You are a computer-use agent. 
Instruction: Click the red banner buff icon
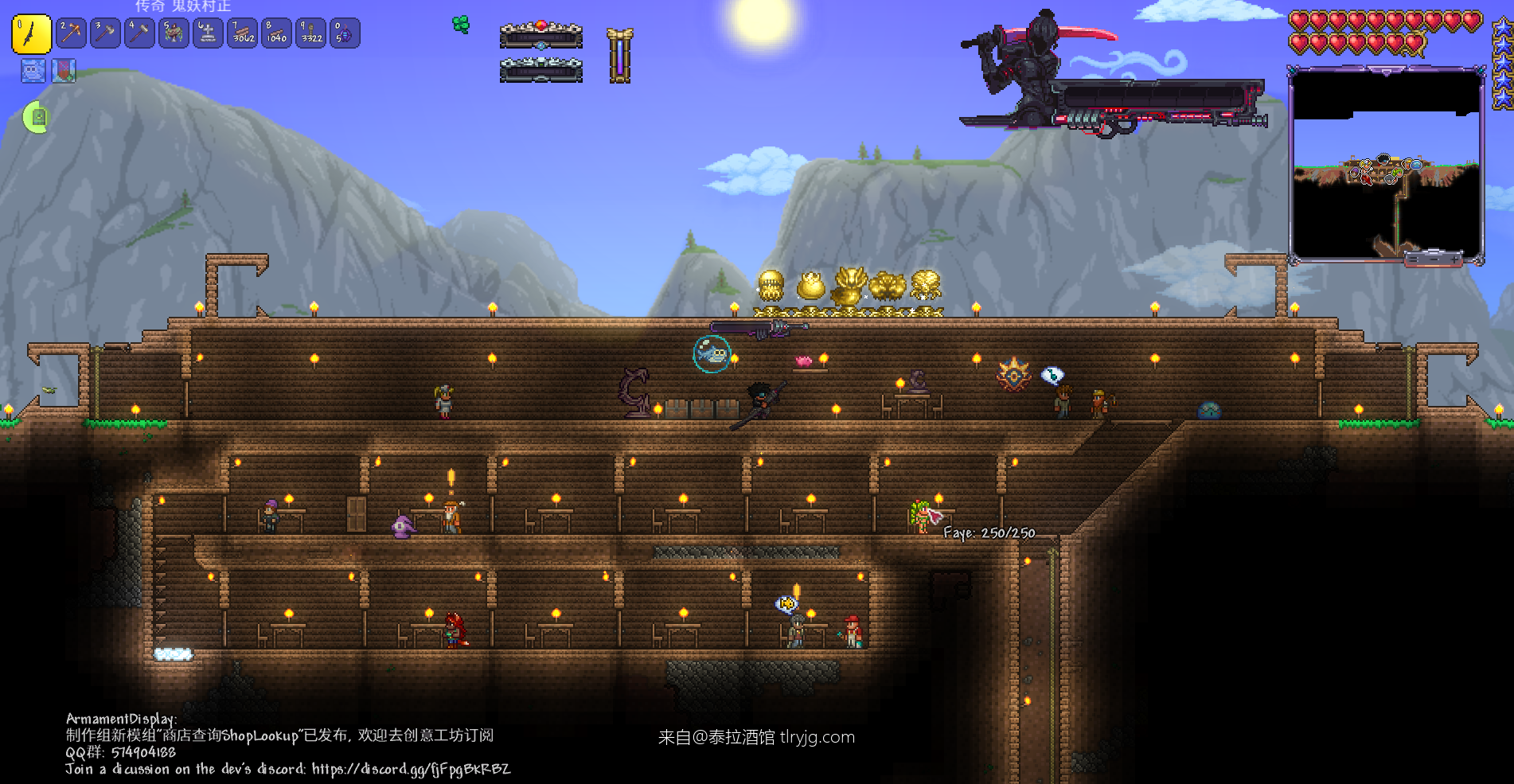coord(64,71)
